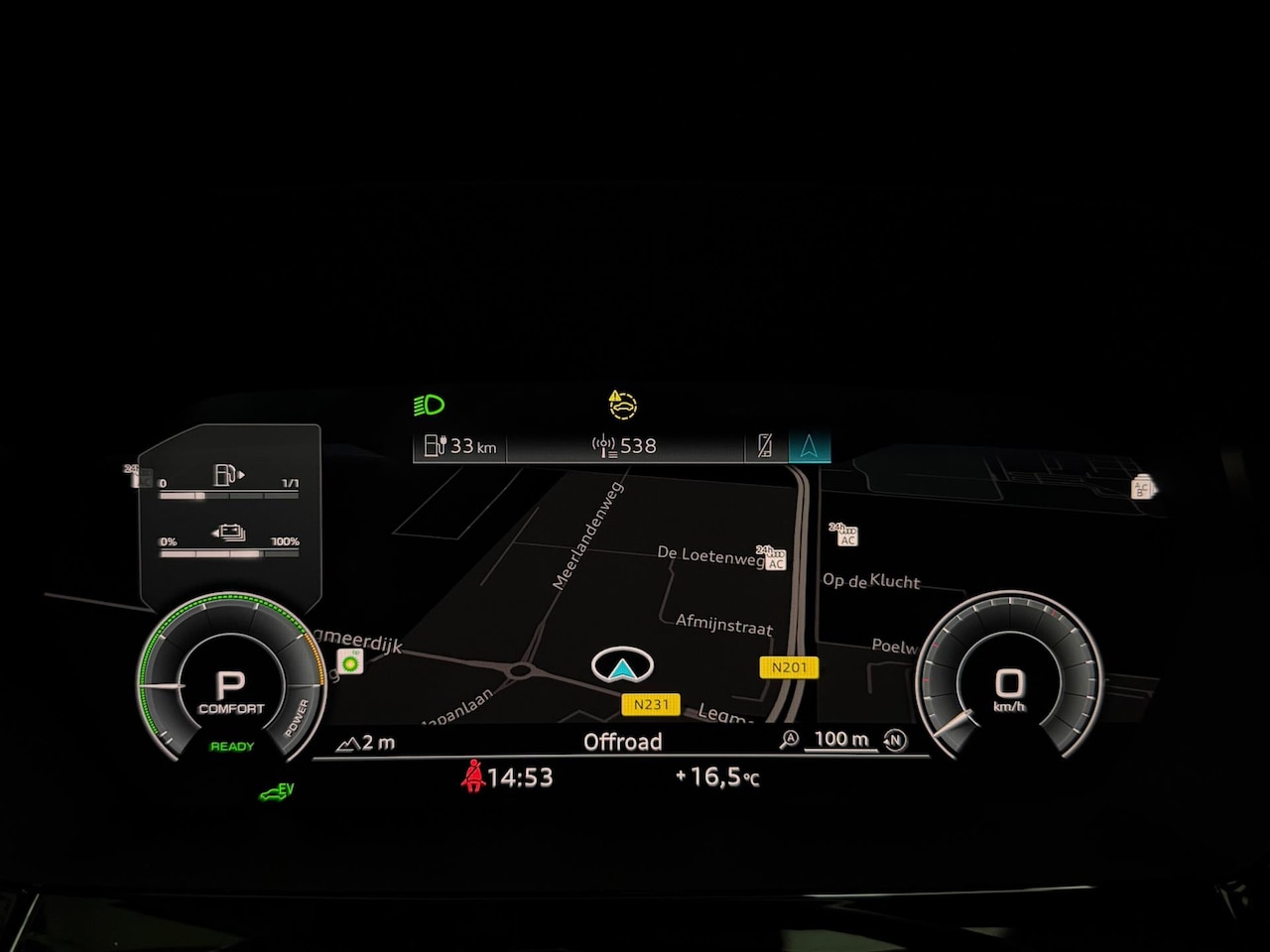Click the N201 road marker
Viewport: 1270px width, 952px height.
789,667
